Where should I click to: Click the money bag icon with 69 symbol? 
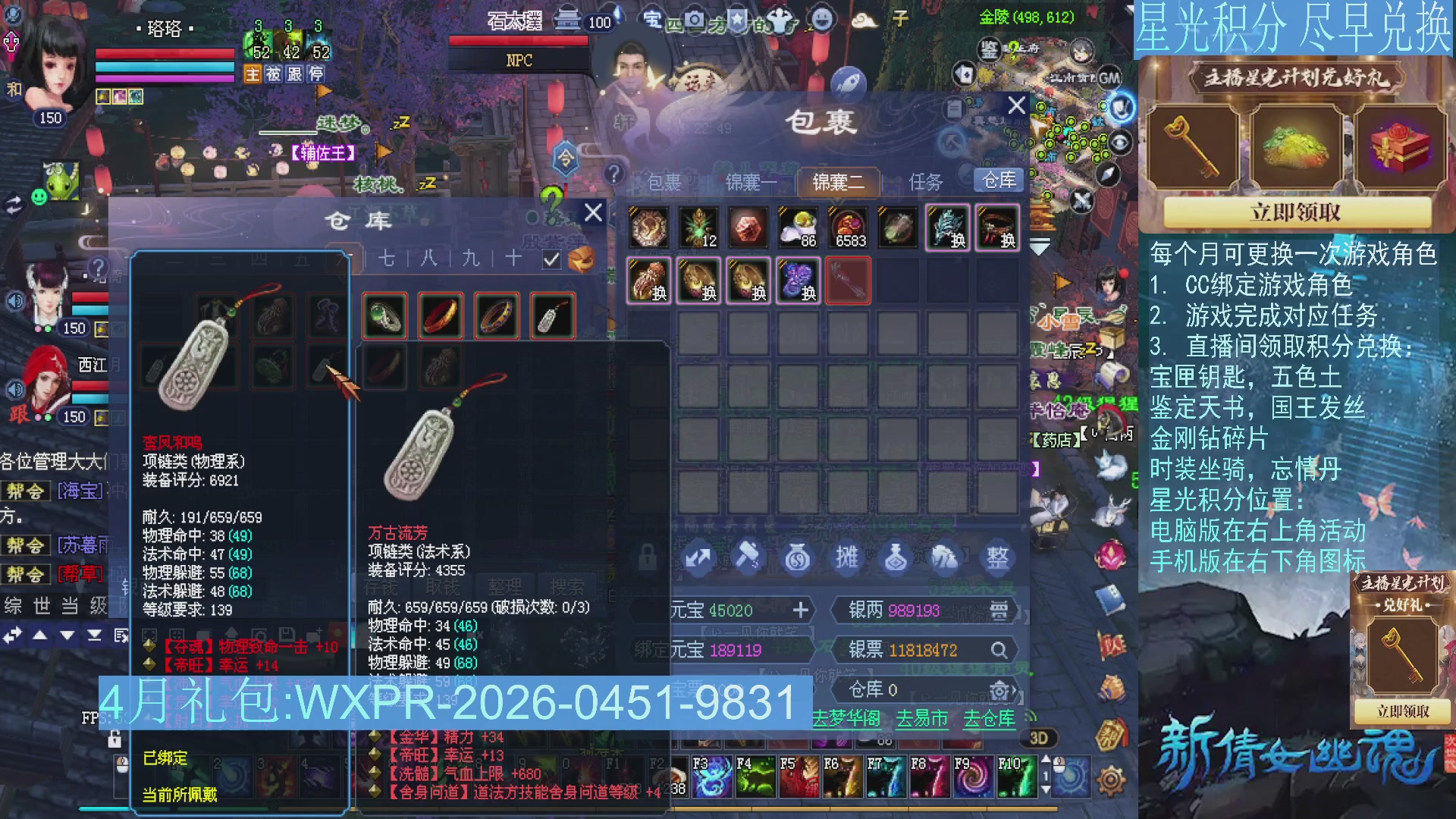798,558
